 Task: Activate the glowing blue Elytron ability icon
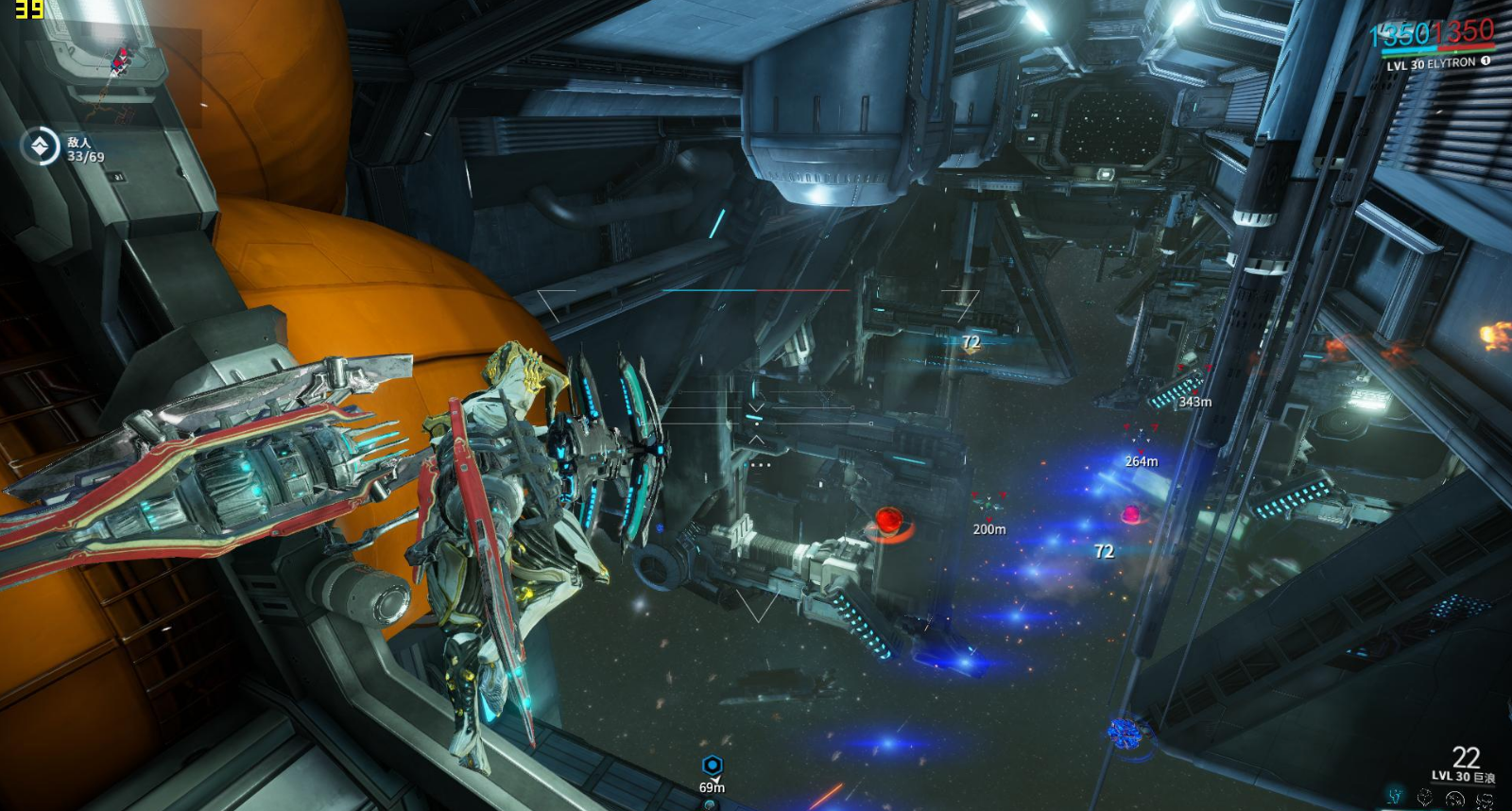(1396, 798)
